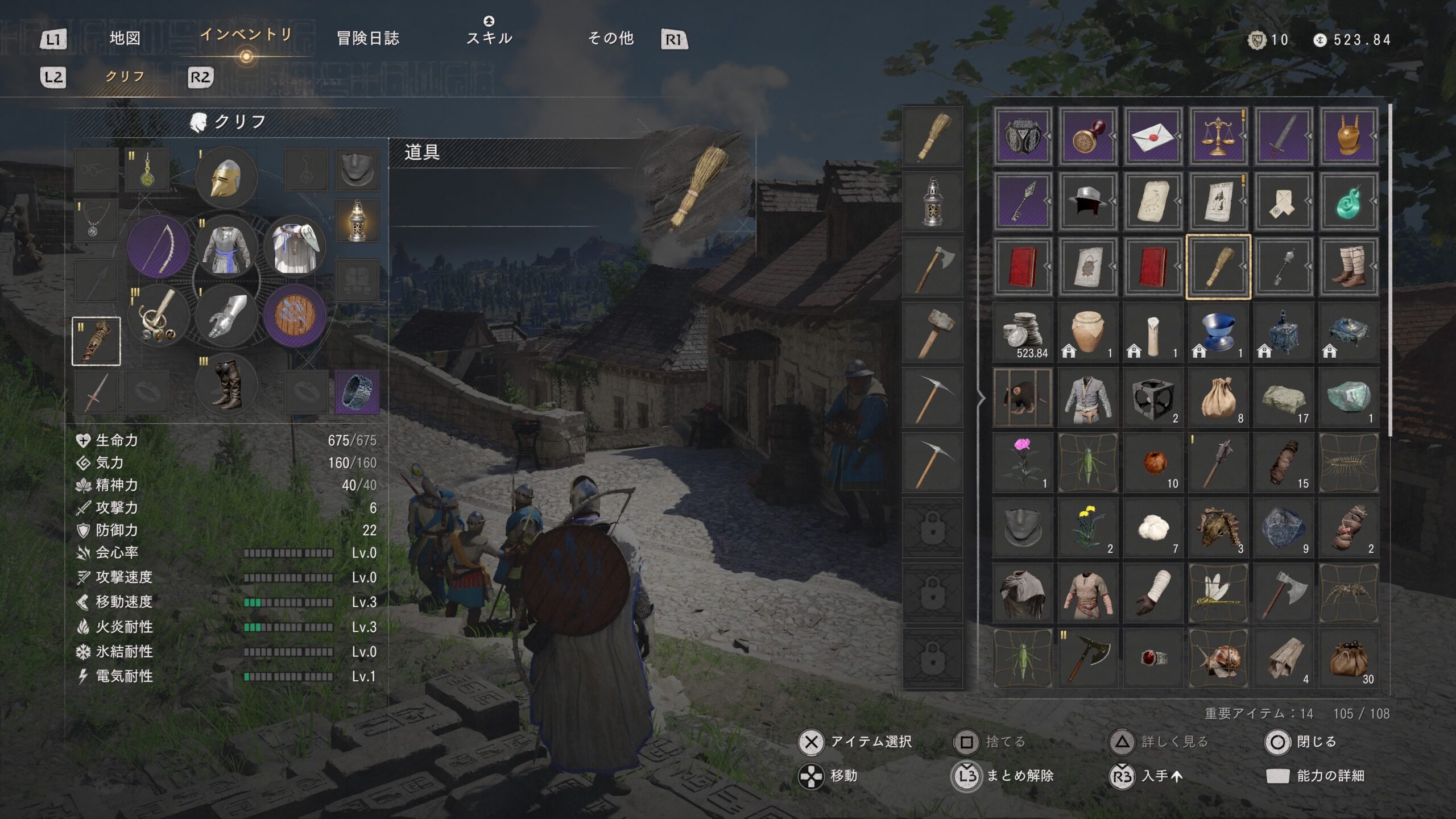Select the その他 tab
This screenshot has width=1456, height=819.
click(610, 39)
